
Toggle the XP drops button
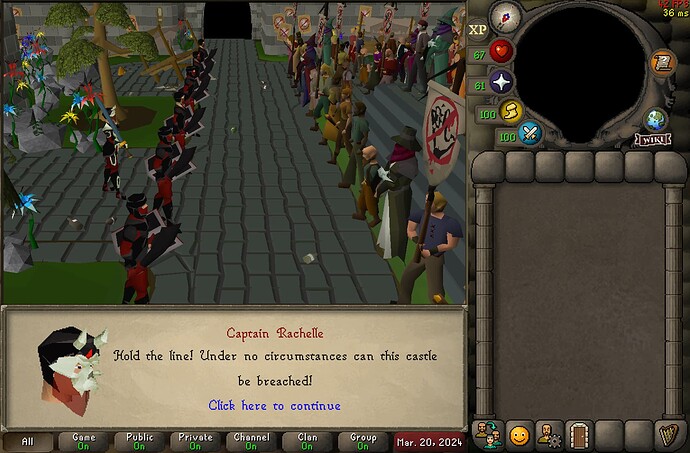click(478, 30)
